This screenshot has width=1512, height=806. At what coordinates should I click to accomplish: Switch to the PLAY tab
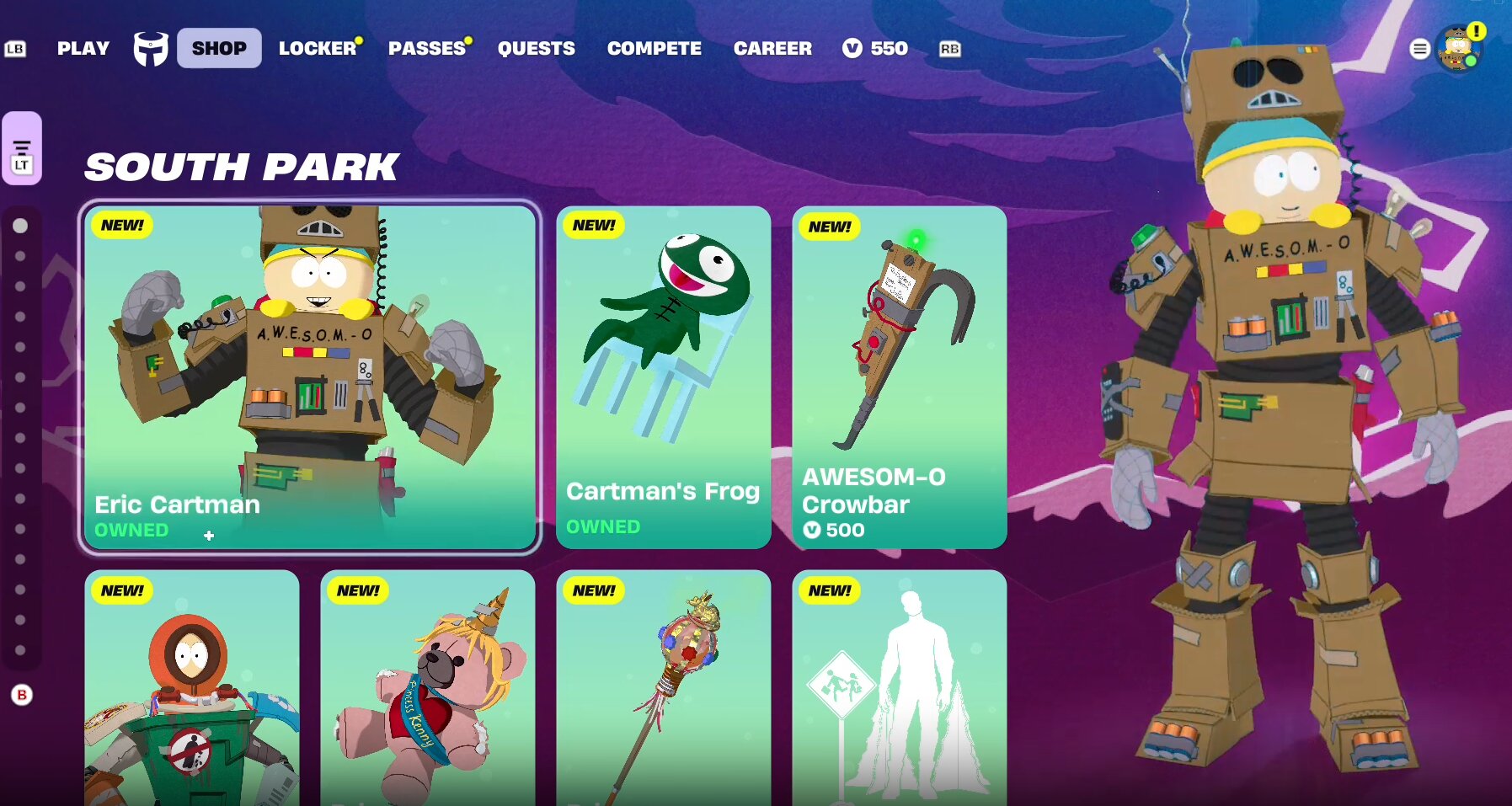(x=82, y=48)
